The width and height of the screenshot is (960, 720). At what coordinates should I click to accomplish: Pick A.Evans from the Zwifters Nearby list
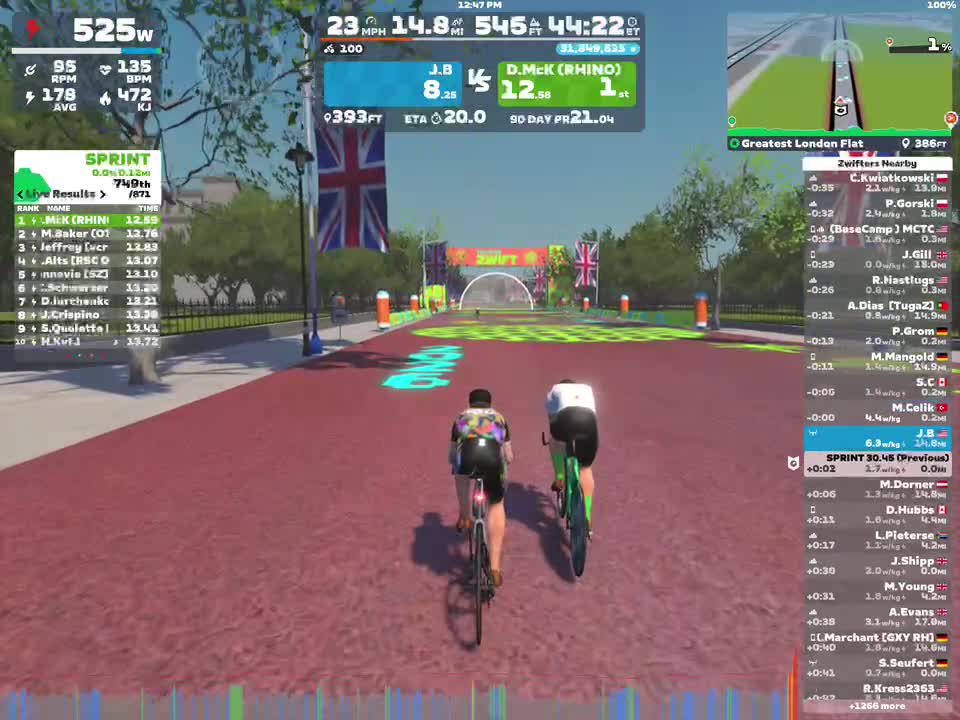coord(877,617)
